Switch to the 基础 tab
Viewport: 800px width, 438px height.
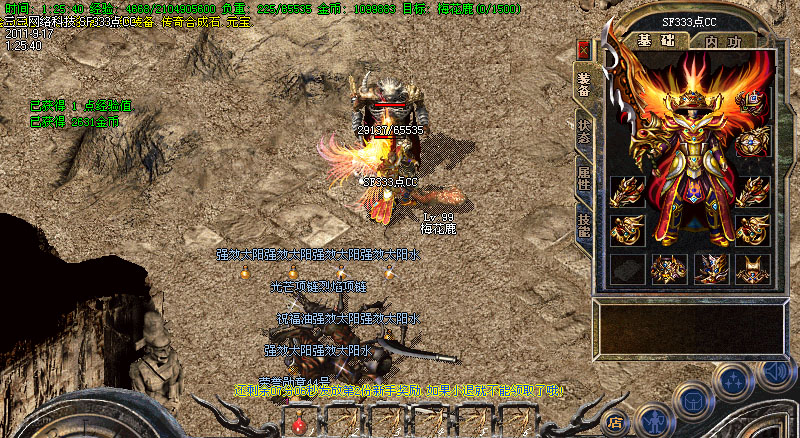coord(656,41)
